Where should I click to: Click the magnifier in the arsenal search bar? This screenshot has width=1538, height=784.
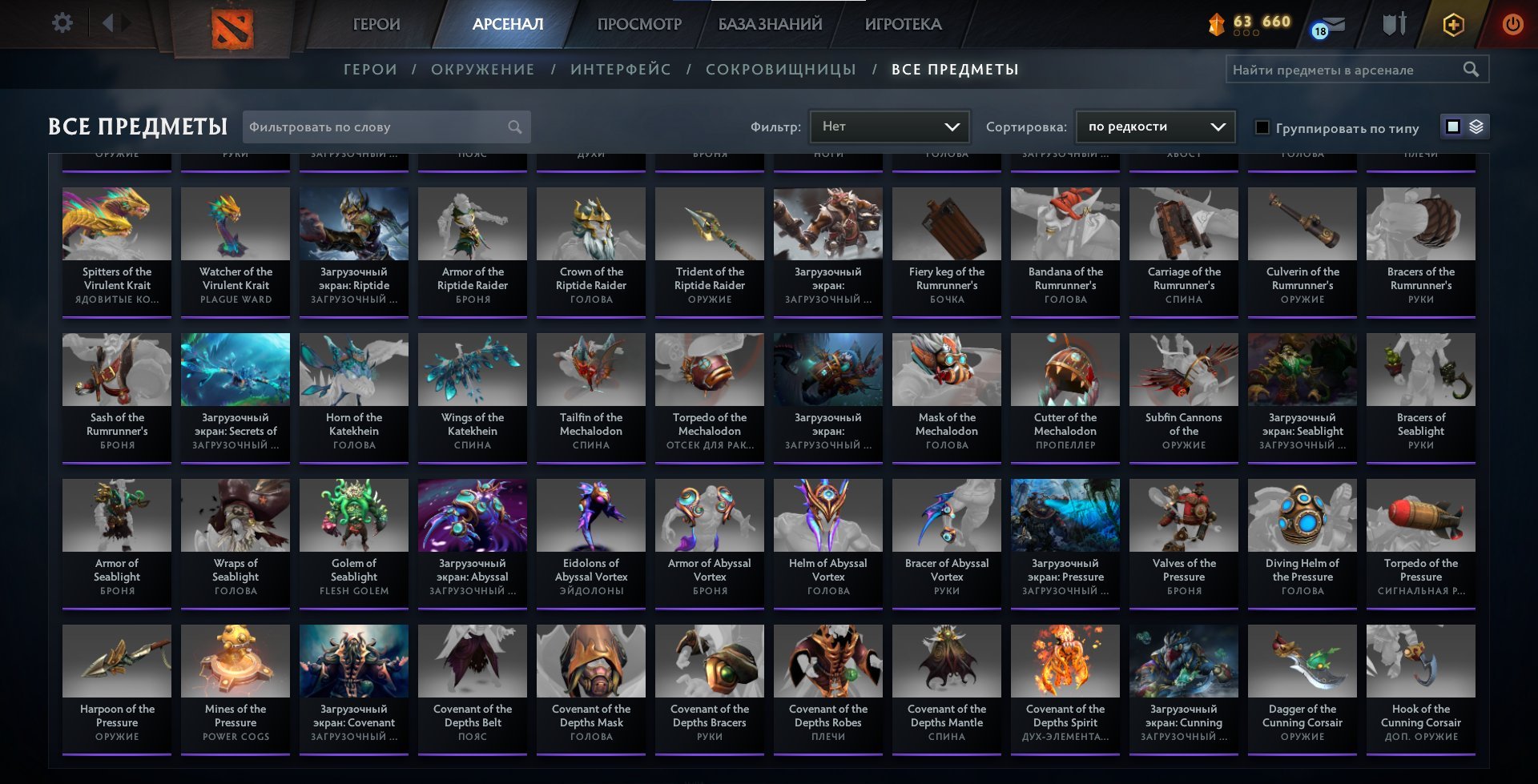point(1472,69)
